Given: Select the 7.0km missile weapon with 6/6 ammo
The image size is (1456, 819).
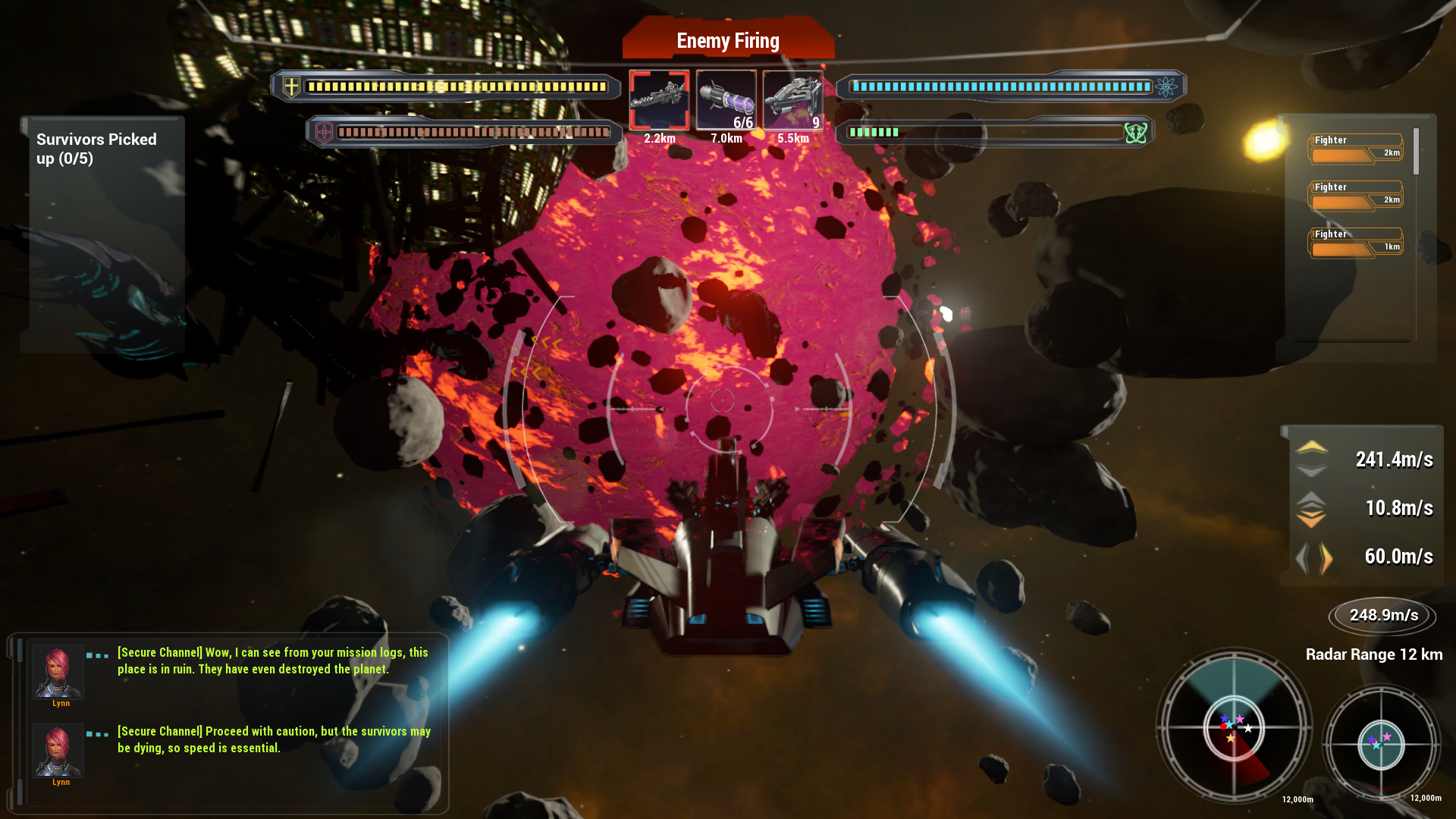Looking at the screenshot, I should [726, 101].
